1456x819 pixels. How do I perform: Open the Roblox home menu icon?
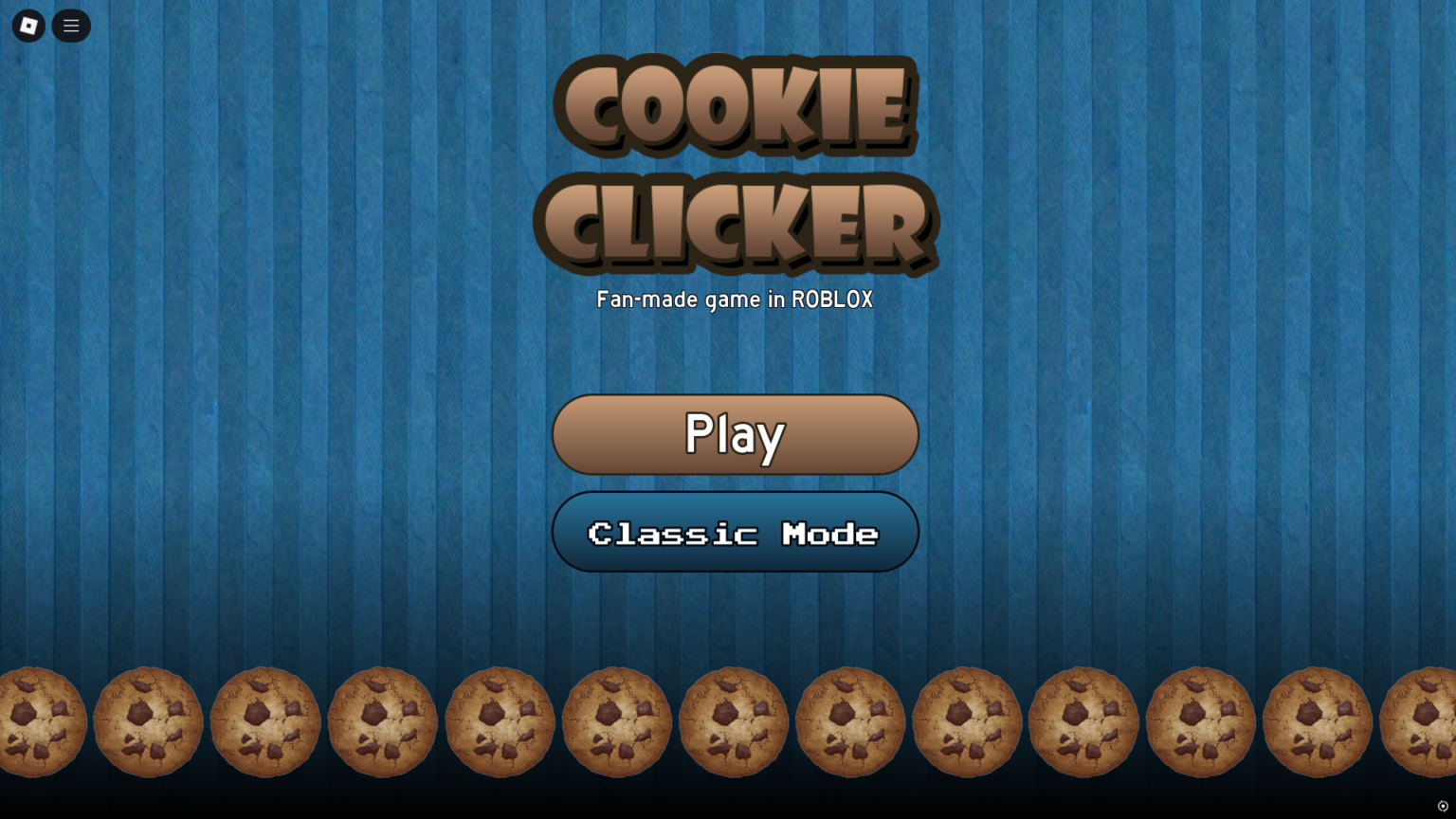coord(27,26)
